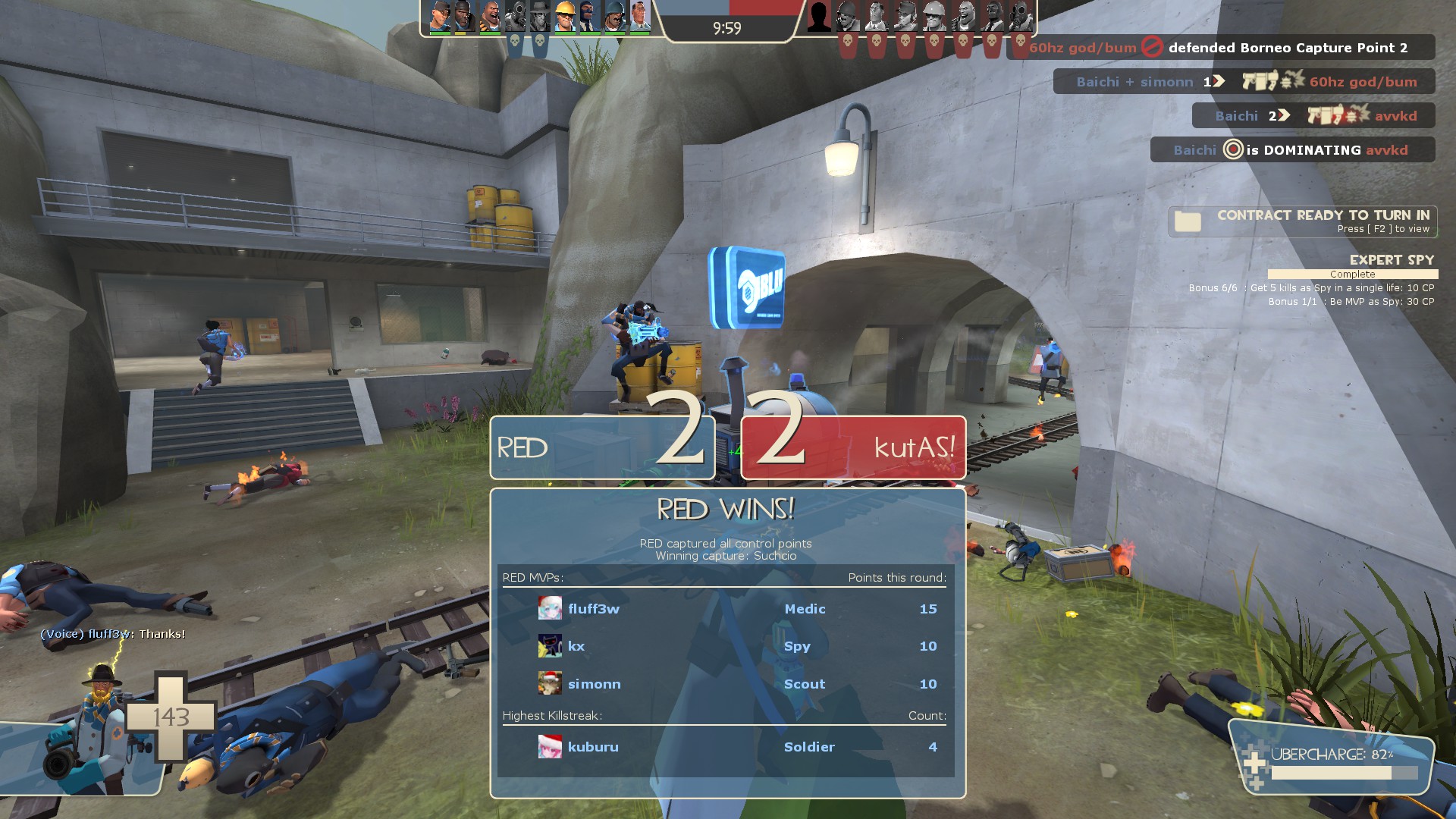Click simonn's Scout row in the MVP list

pyautogui.click(x=725, y=684)
